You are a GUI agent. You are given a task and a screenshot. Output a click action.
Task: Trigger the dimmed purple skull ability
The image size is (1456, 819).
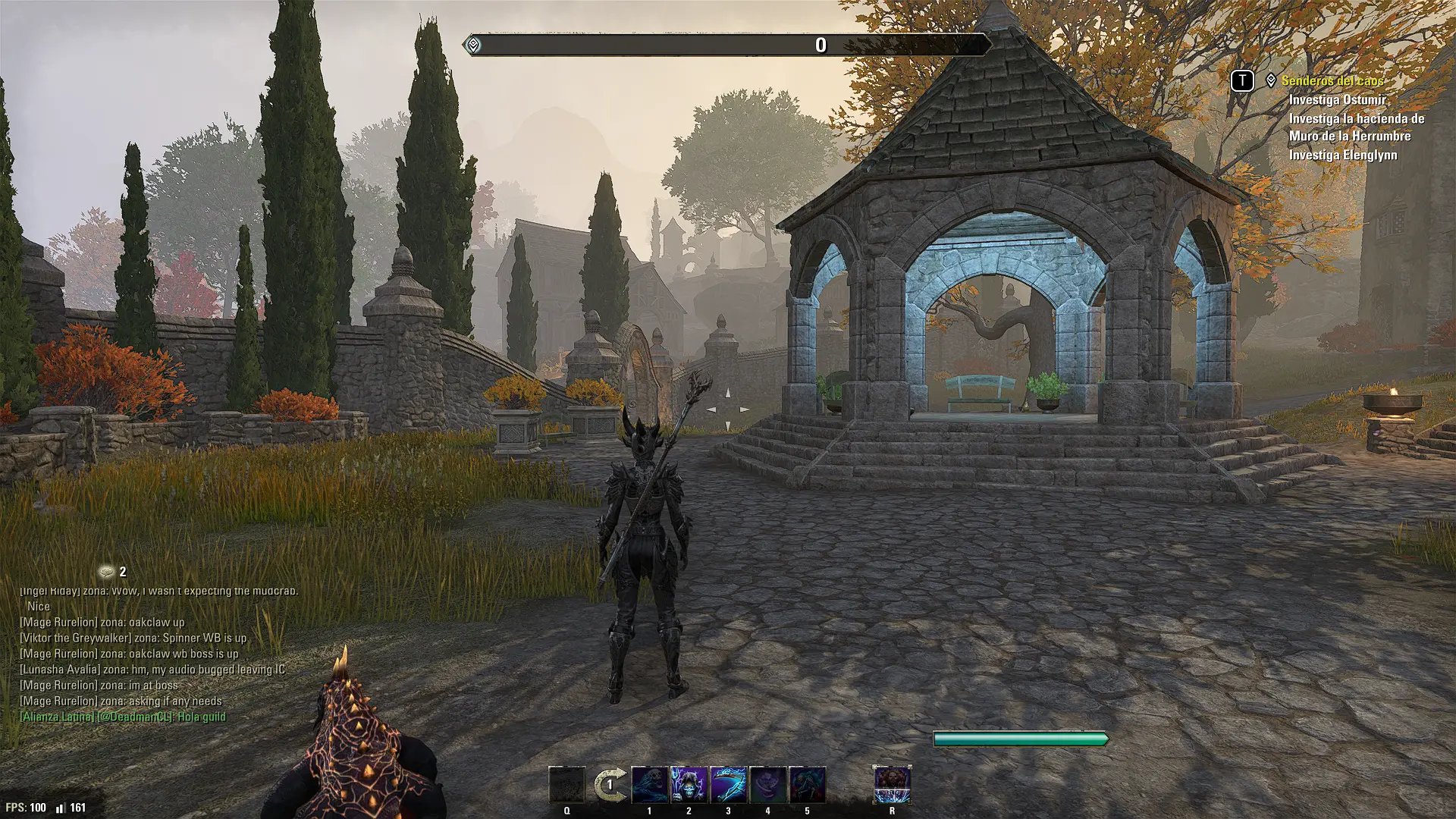click(x=767, y=785)
